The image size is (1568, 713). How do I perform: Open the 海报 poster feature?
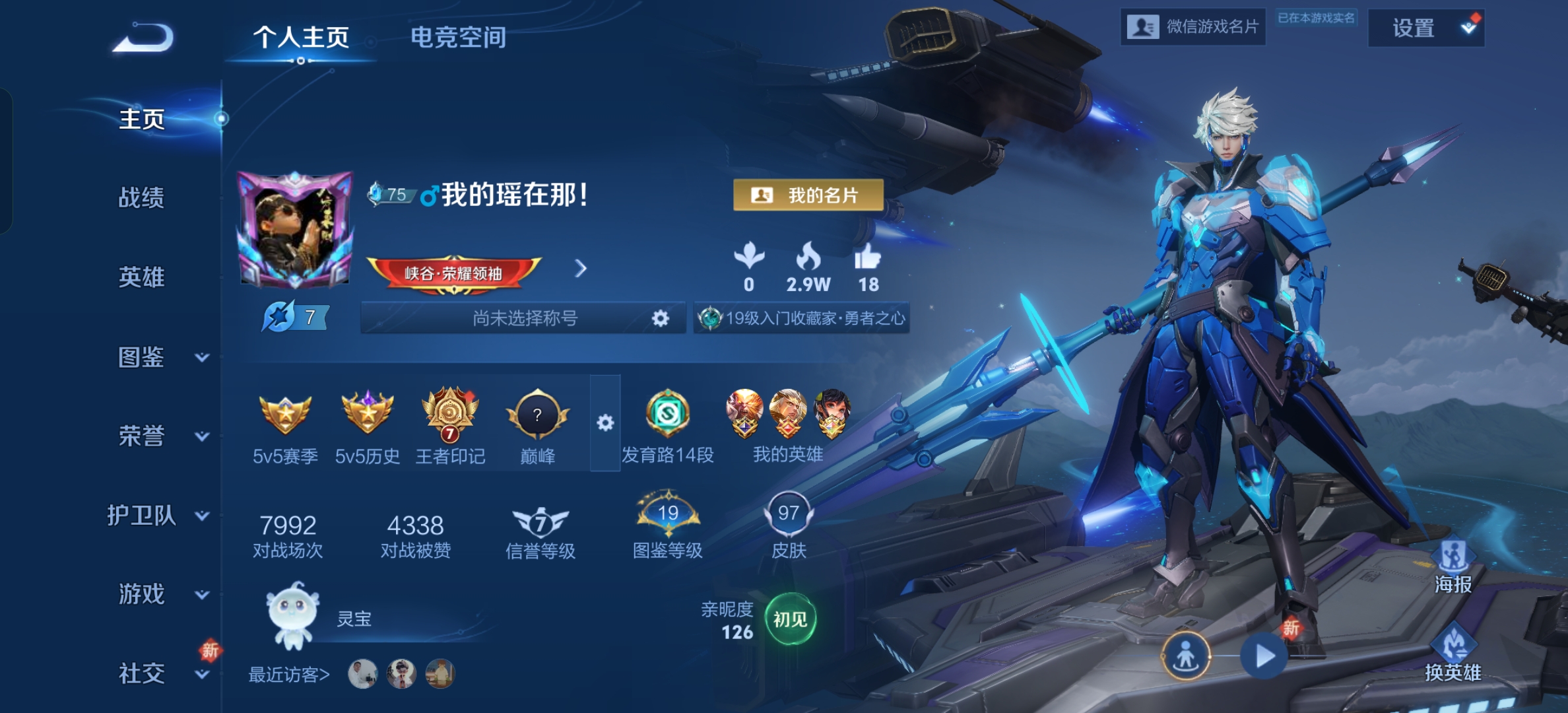coord(1453,566)
